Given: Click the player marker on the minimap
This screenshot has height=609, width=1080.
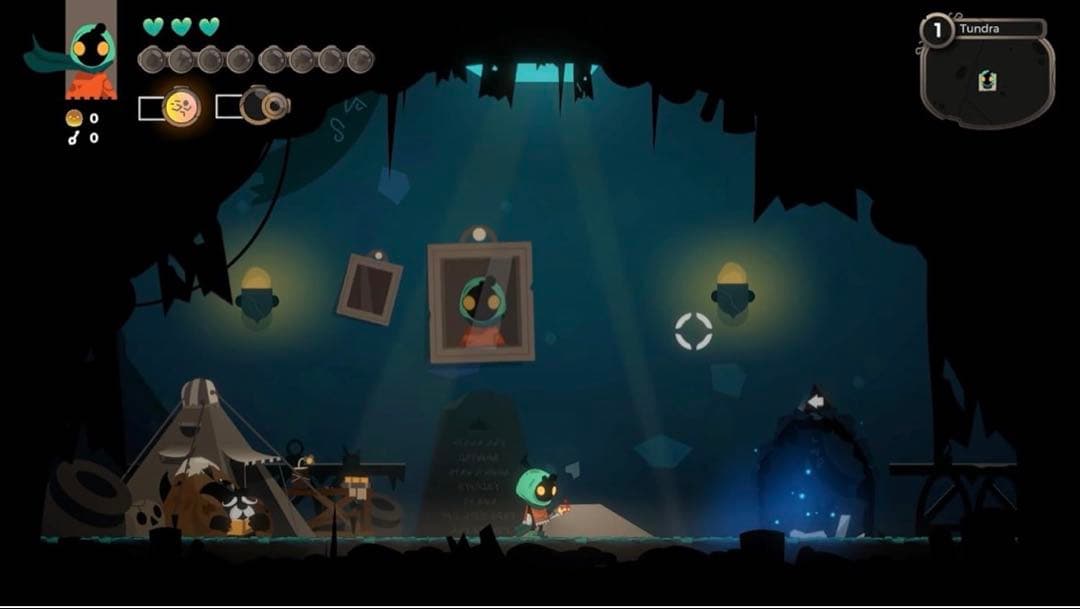Looking at the screenshot, I should pyautogui.click(x=987, y=80).
